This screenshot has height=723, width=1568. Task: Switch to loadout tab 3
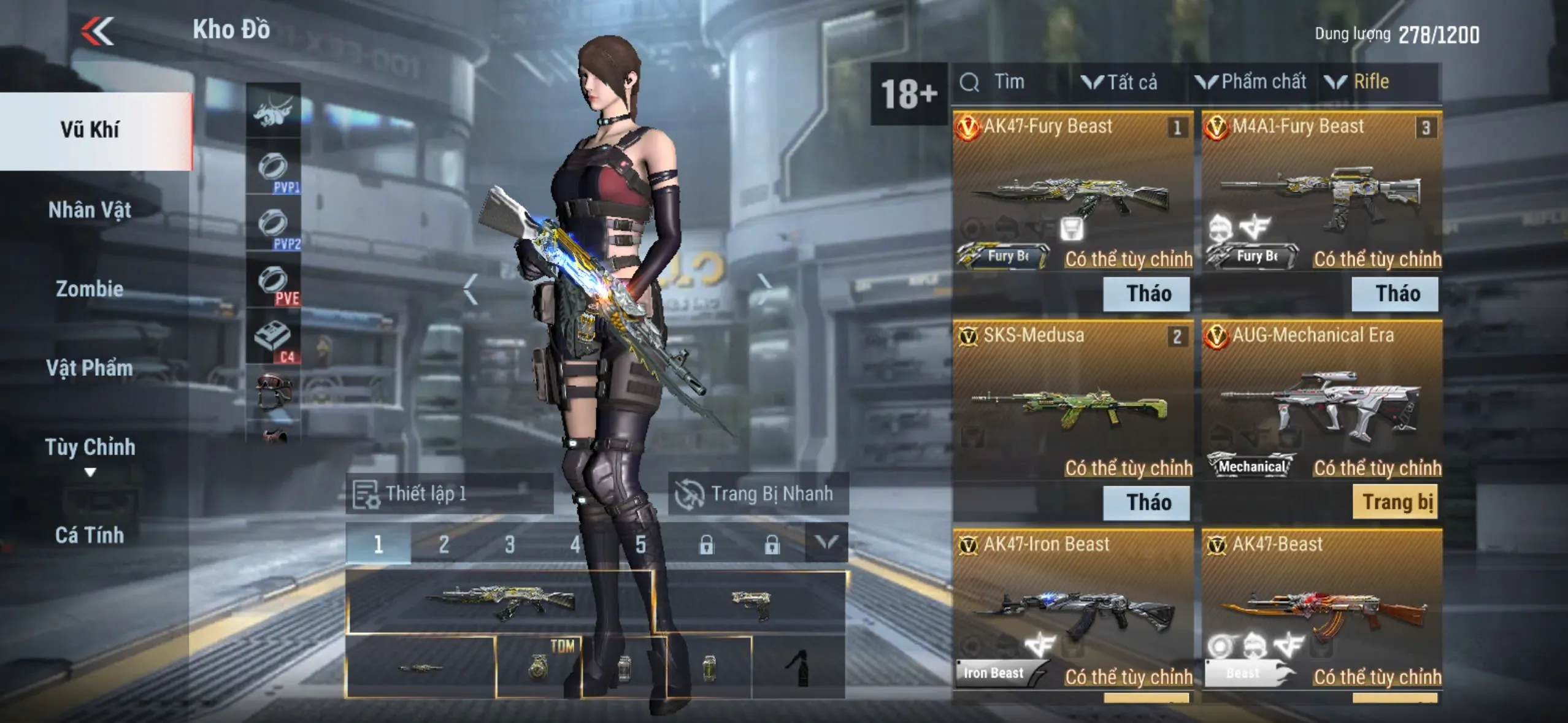click(509, 544)
